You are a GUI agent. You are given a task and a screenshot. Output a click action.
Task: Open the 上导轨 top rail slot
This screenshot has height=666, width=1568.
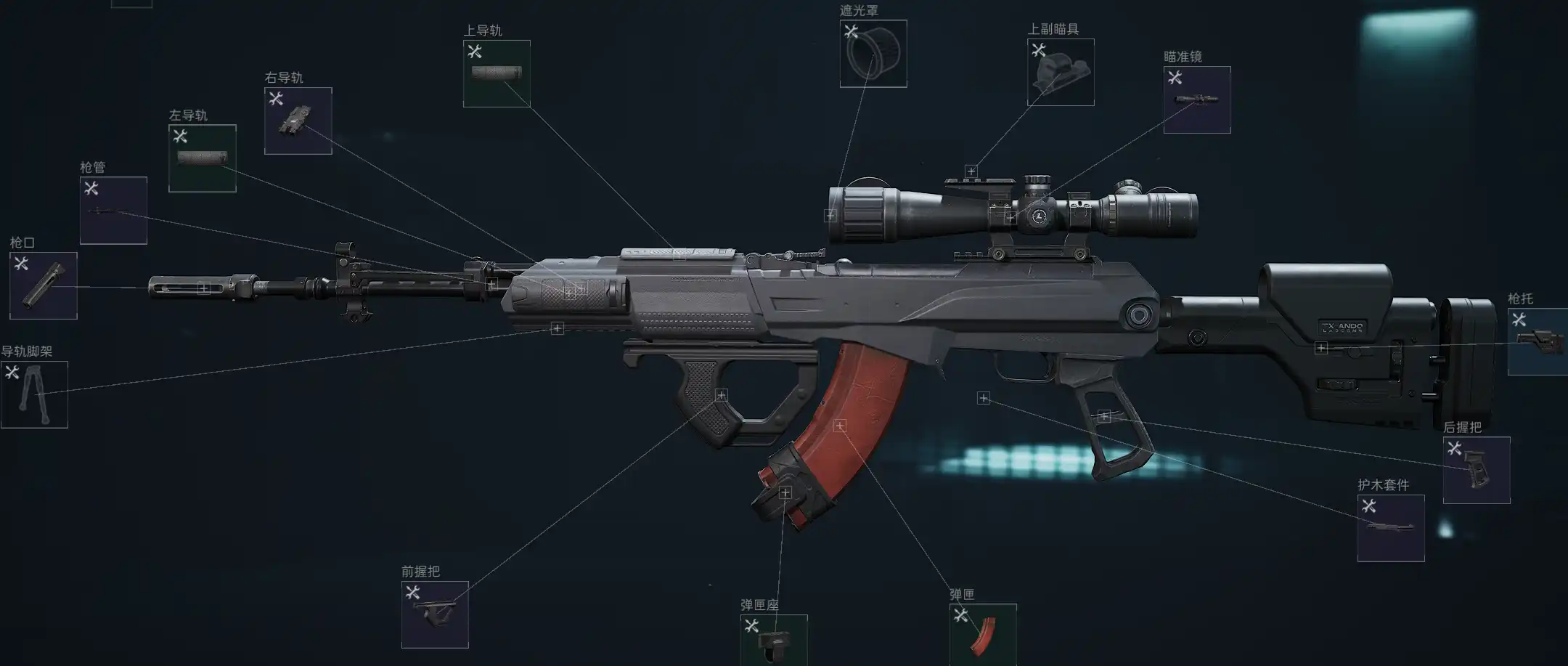497,73
